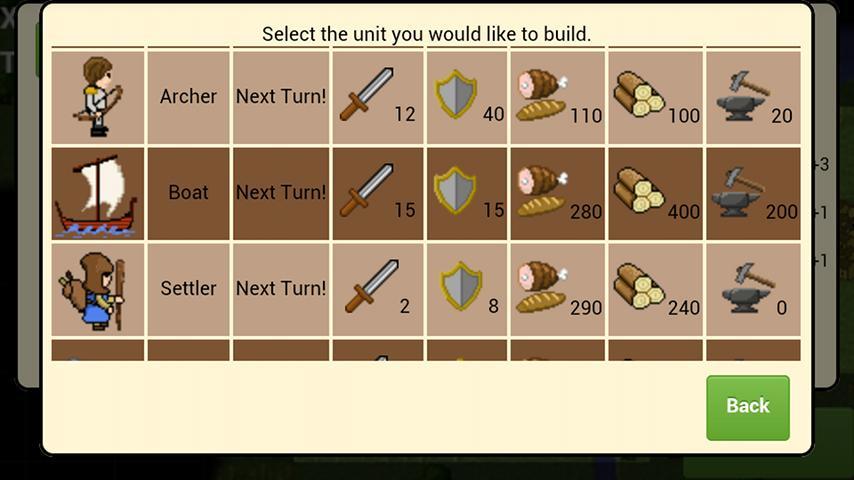854x480 pixels.
Task: Select the Archer unit row
Action: pos(188,97)
